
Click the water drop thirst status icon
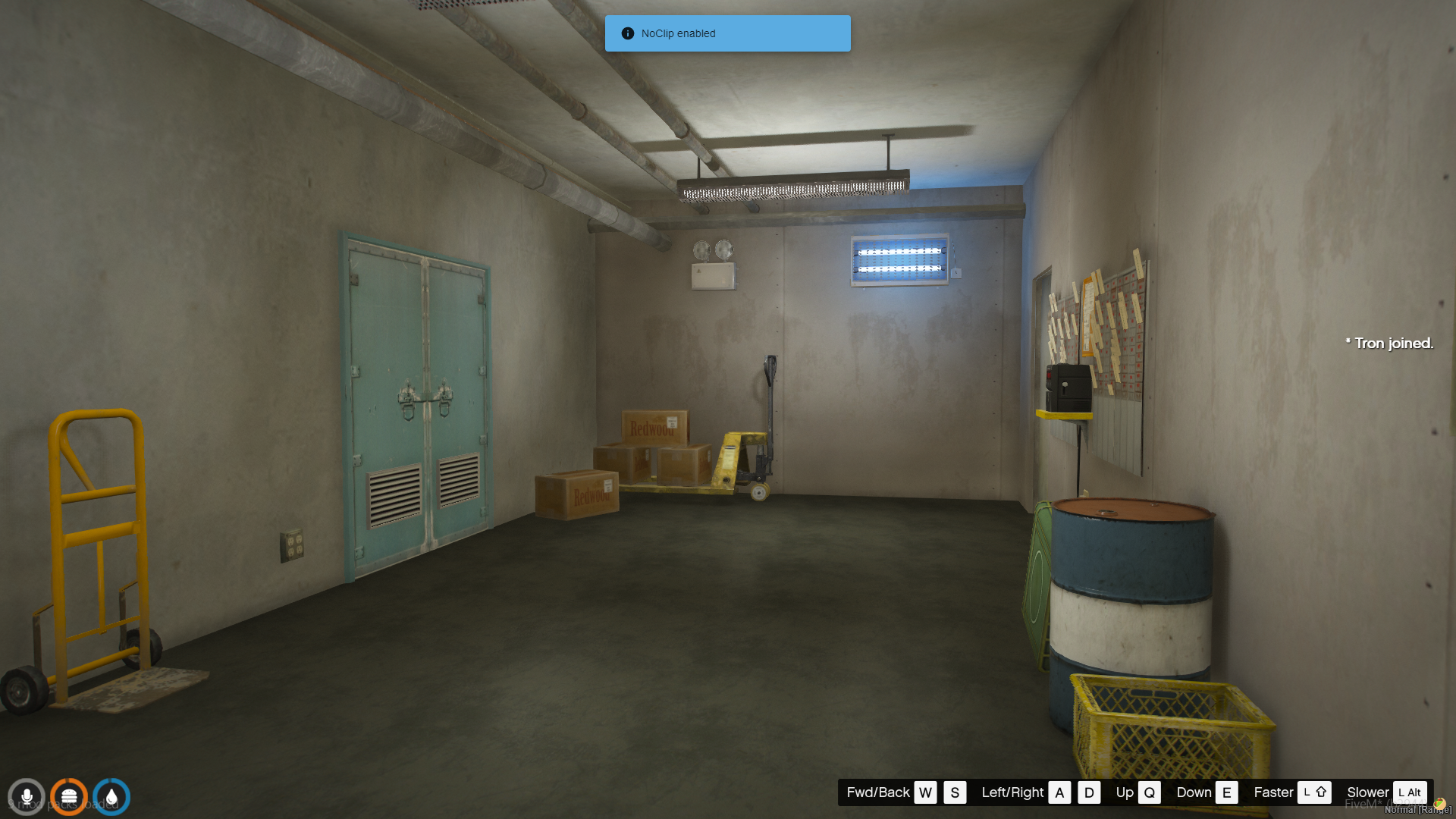point(111,797)
